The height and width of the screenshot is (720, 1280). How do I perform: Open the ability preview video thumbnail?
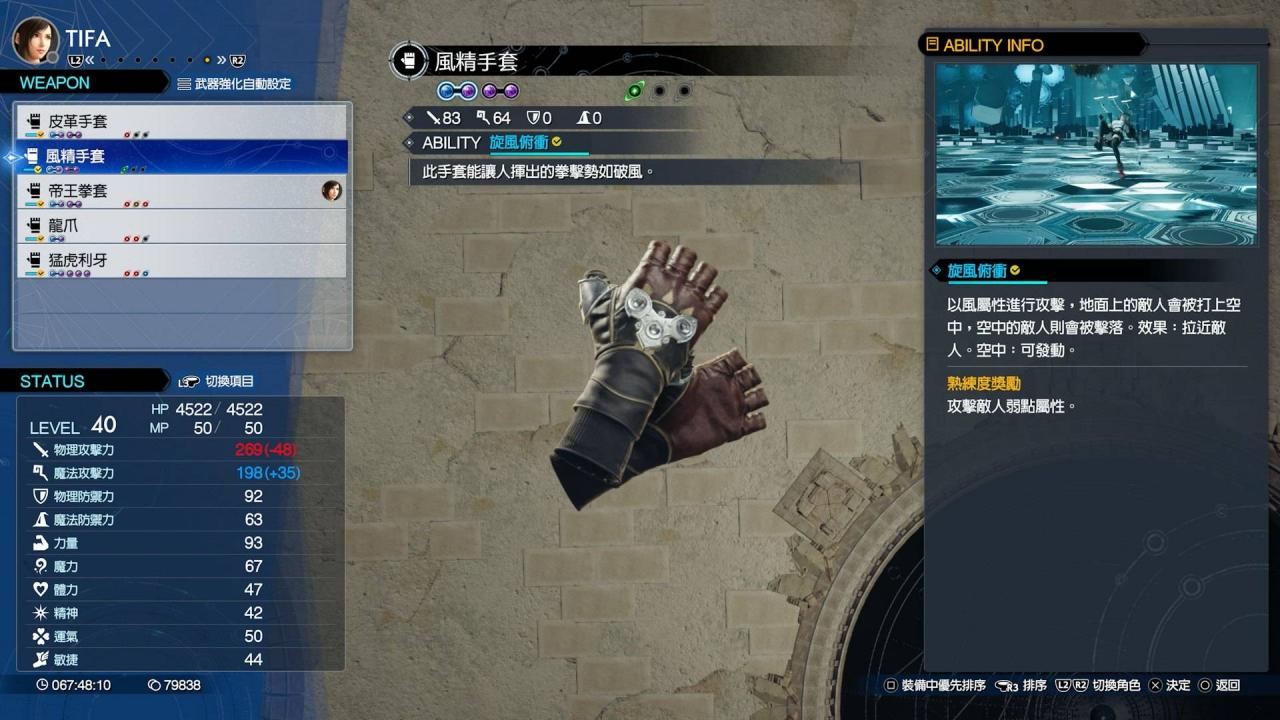pos(1095,155)
